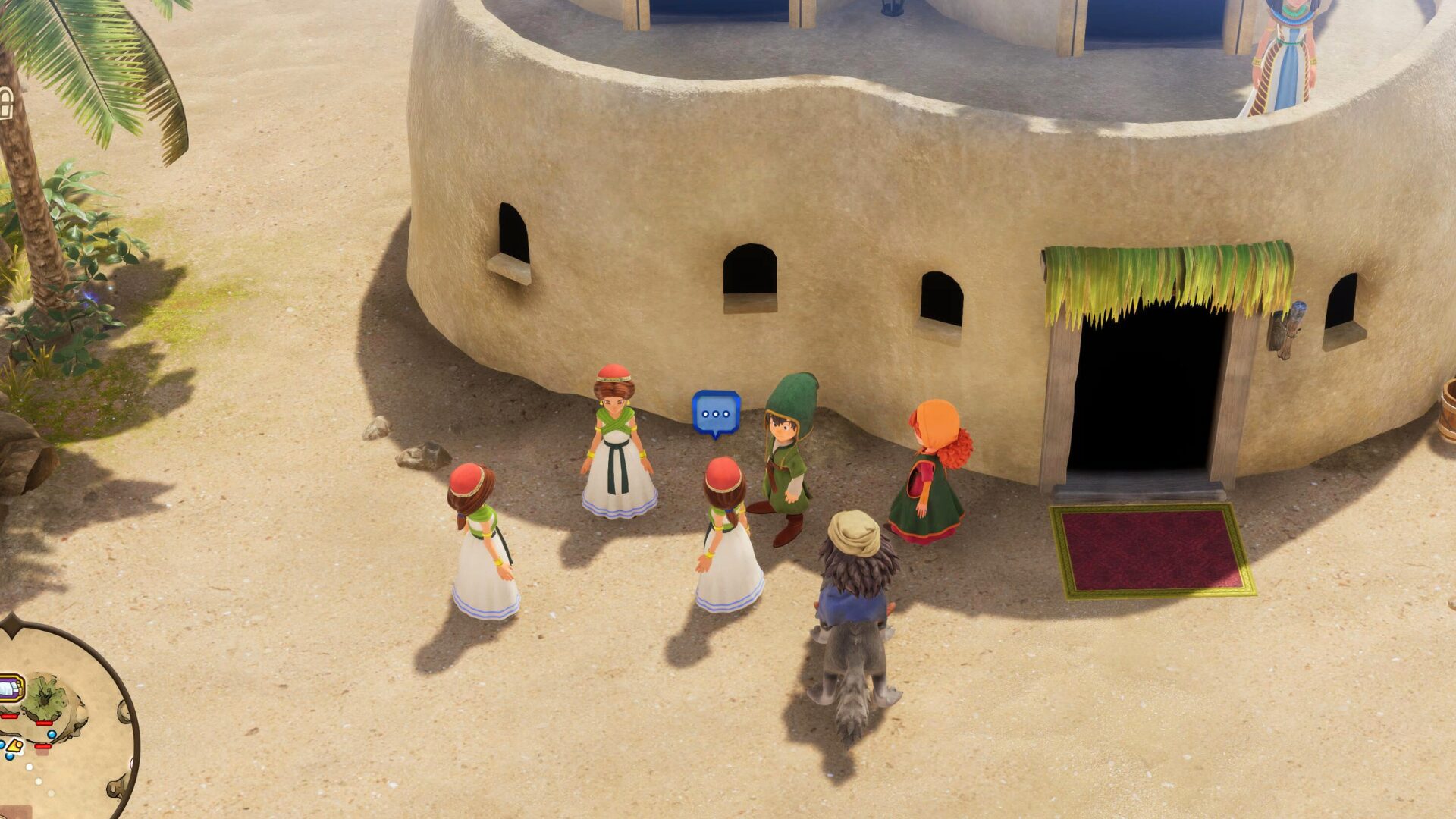Click the door icon at screen edge
1456x819 pixels.
pos(5,104)
